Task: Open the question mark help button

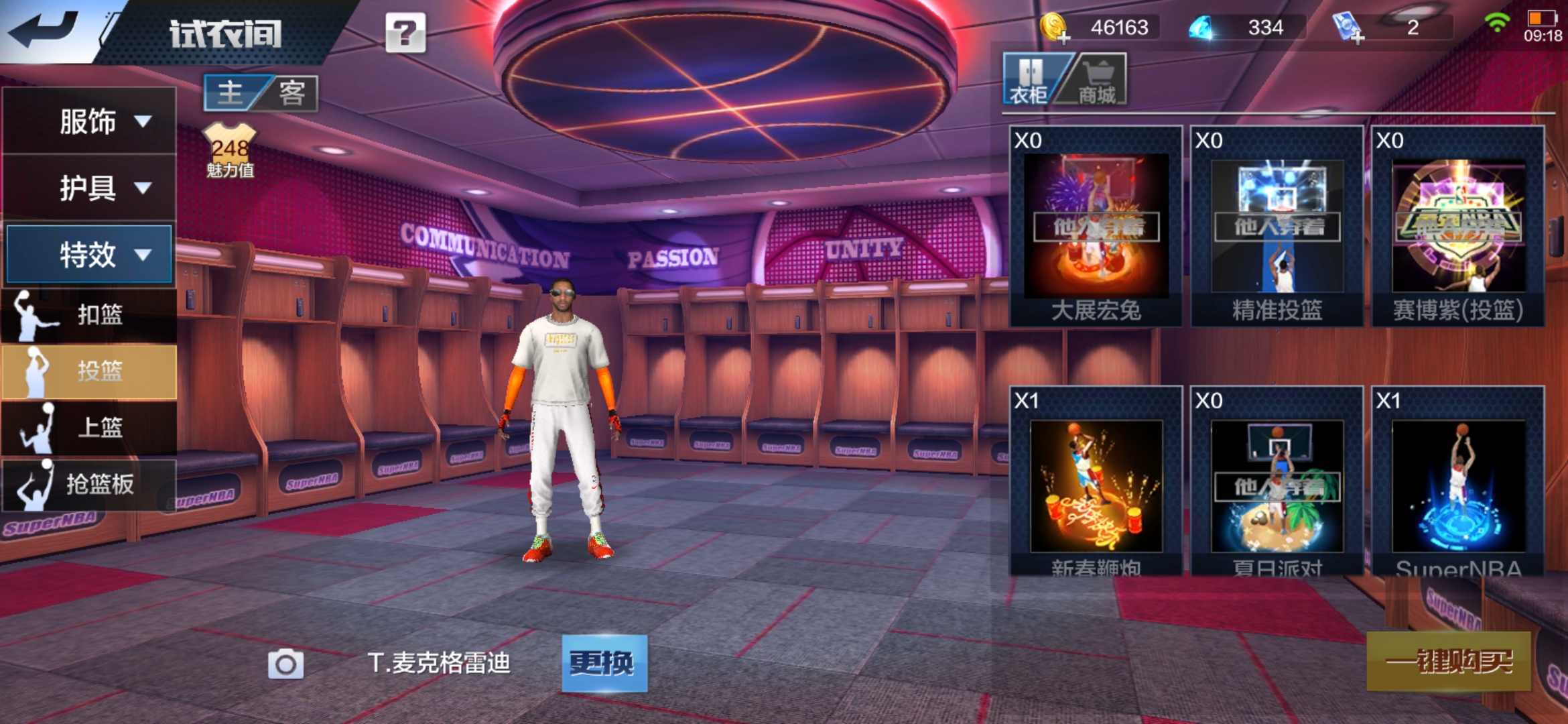Action: (x=405, y=32)
